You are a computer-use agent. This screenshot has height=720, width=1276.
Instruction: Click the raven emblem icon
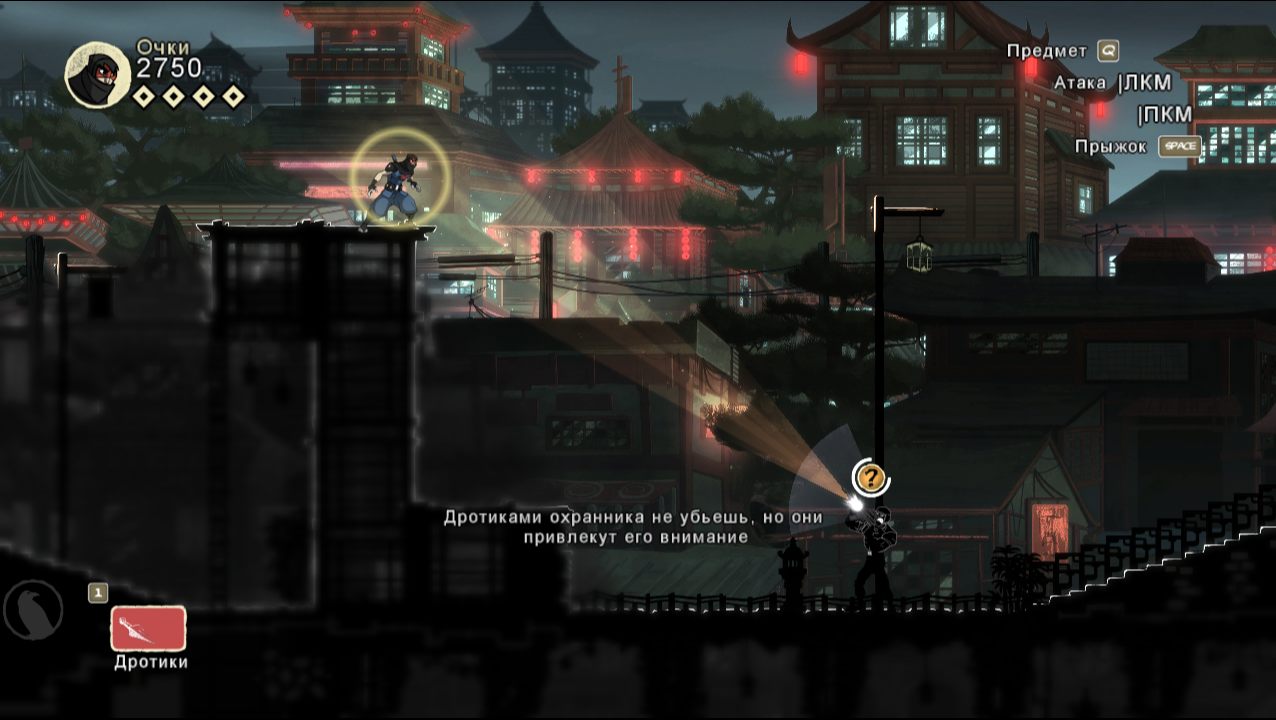[x=33, y=609]
